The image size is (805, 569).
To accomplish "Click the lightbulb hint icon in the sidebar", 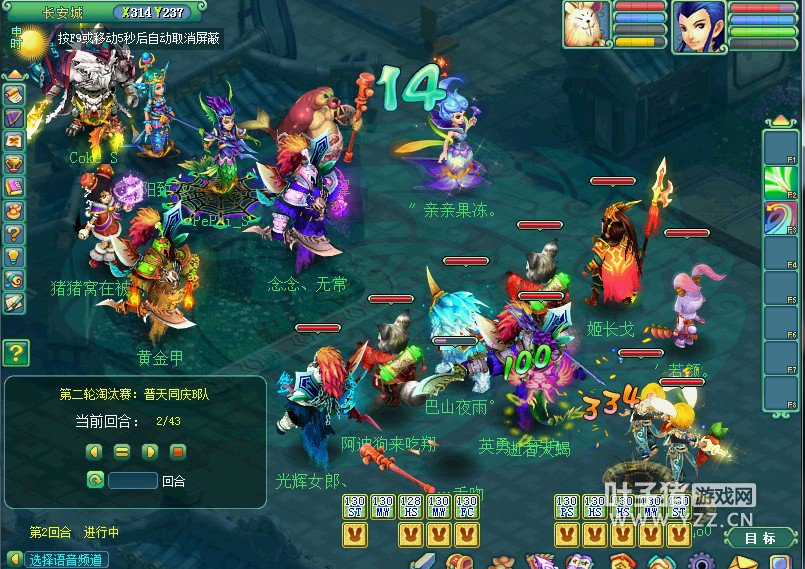I will [14, 256].
